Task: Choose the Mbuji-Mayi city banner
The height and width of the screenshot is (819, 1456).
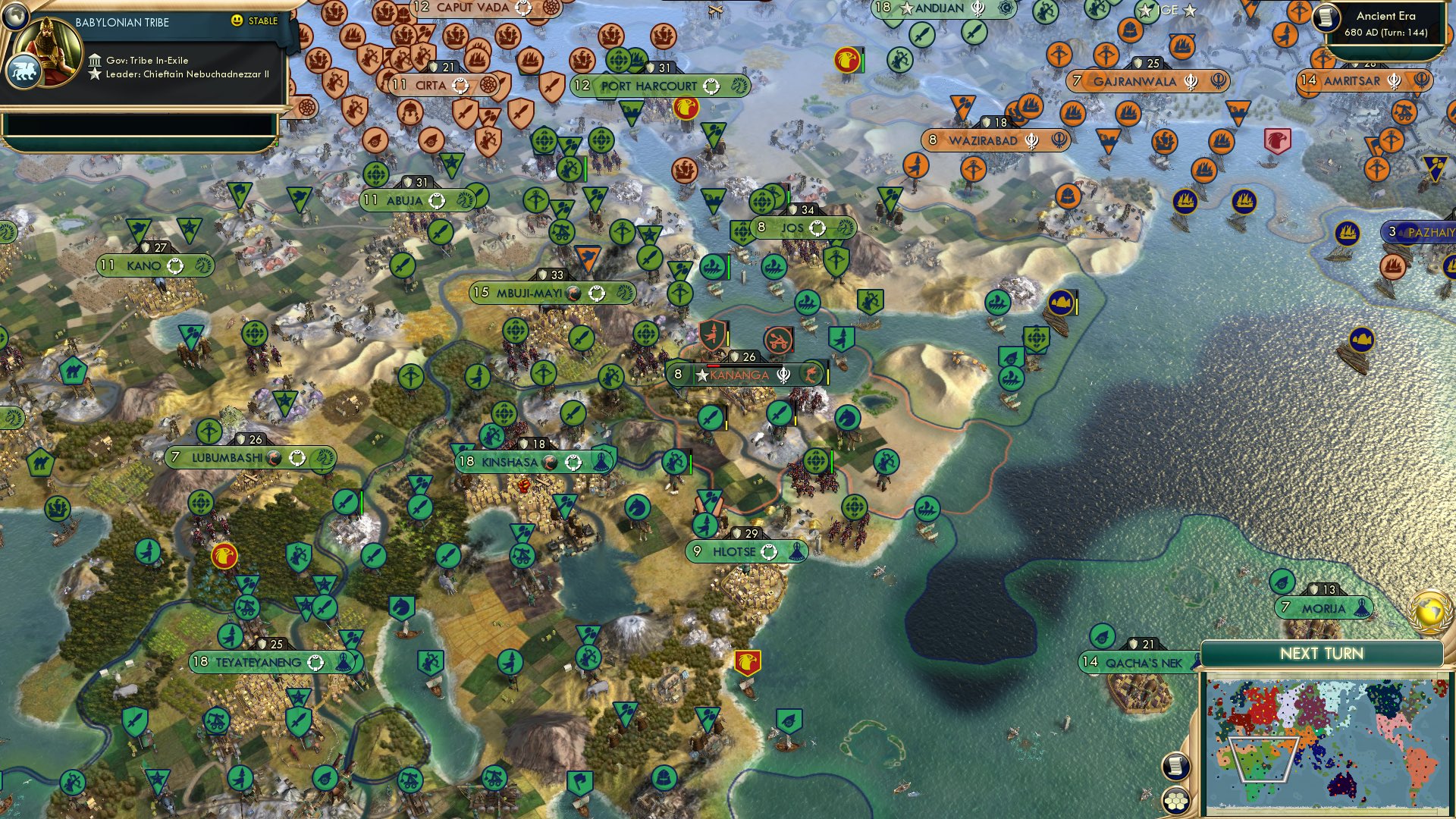Action: [529, 293]
